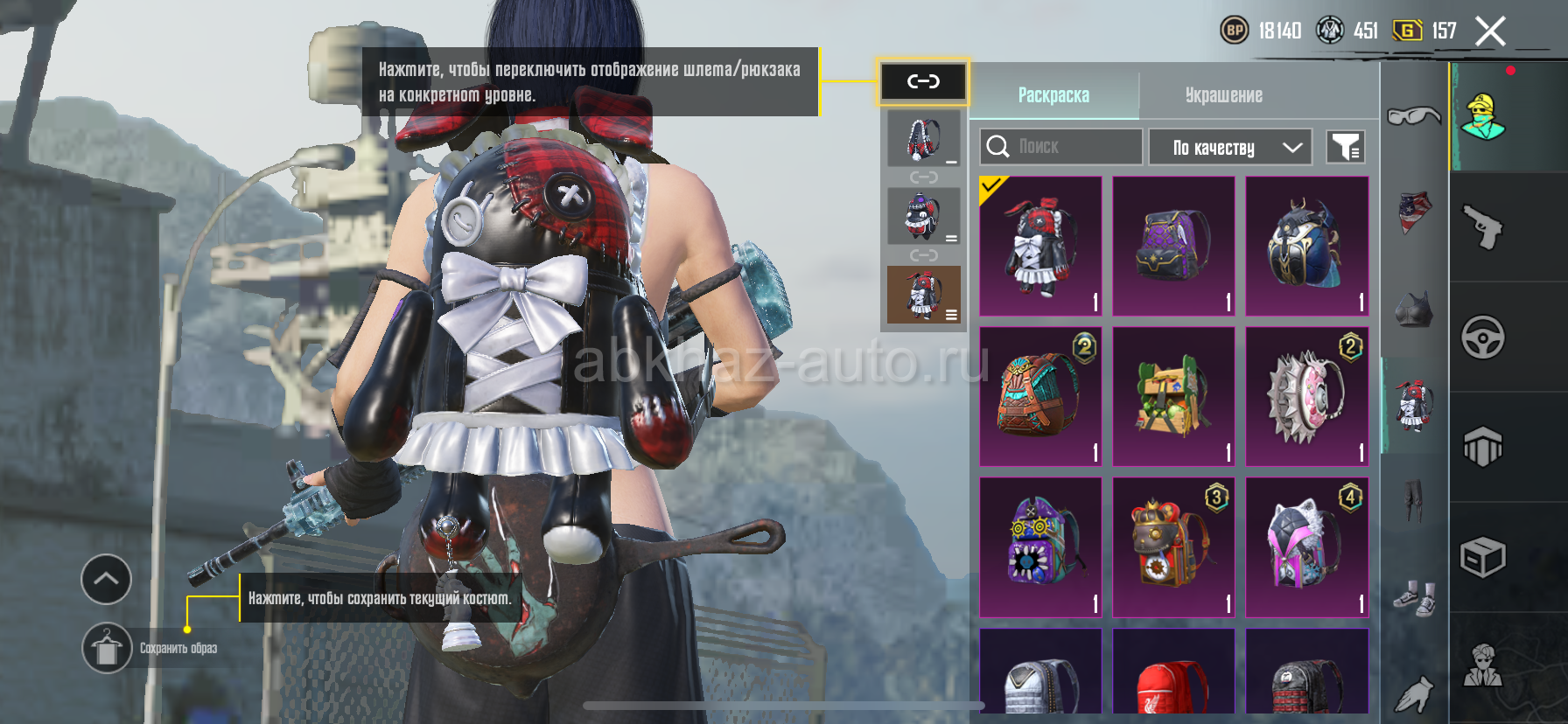Choose the level three backpack preview

point(923,295)
